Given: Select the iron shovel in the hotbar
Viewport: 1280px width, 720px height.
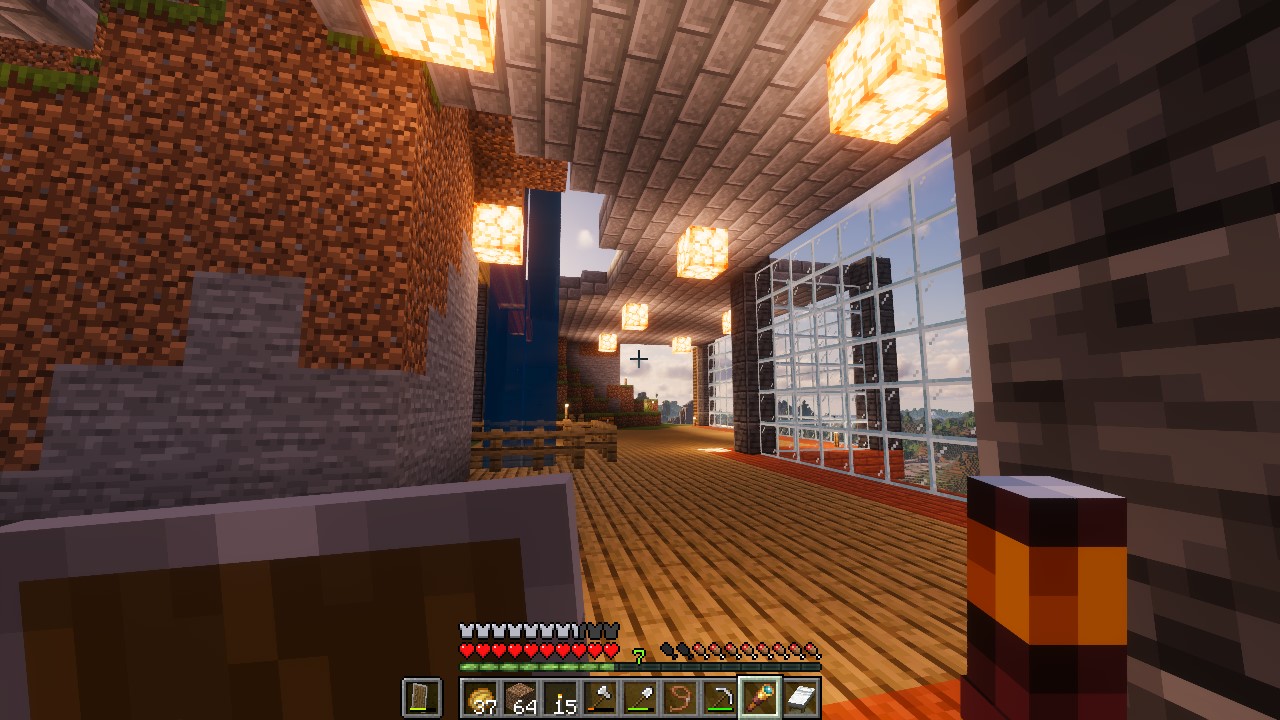Looking at the screenshot, I should tap(638, 697).
